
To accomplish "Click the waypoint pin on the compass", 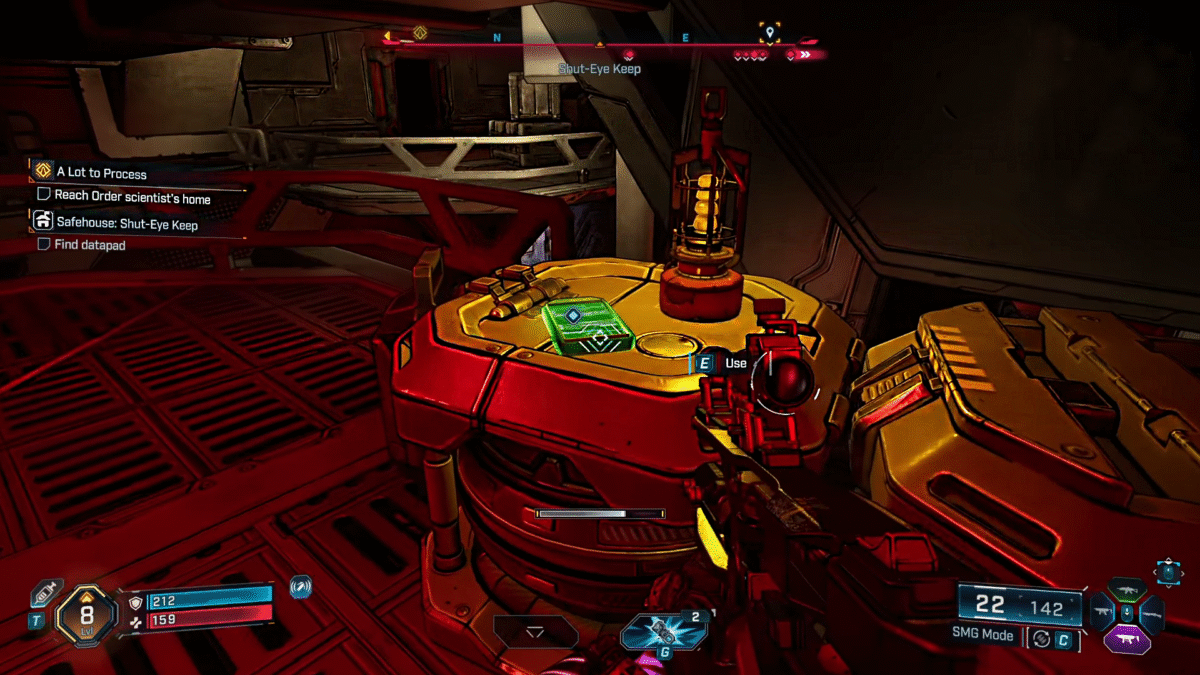I will (x=768, y=33).
